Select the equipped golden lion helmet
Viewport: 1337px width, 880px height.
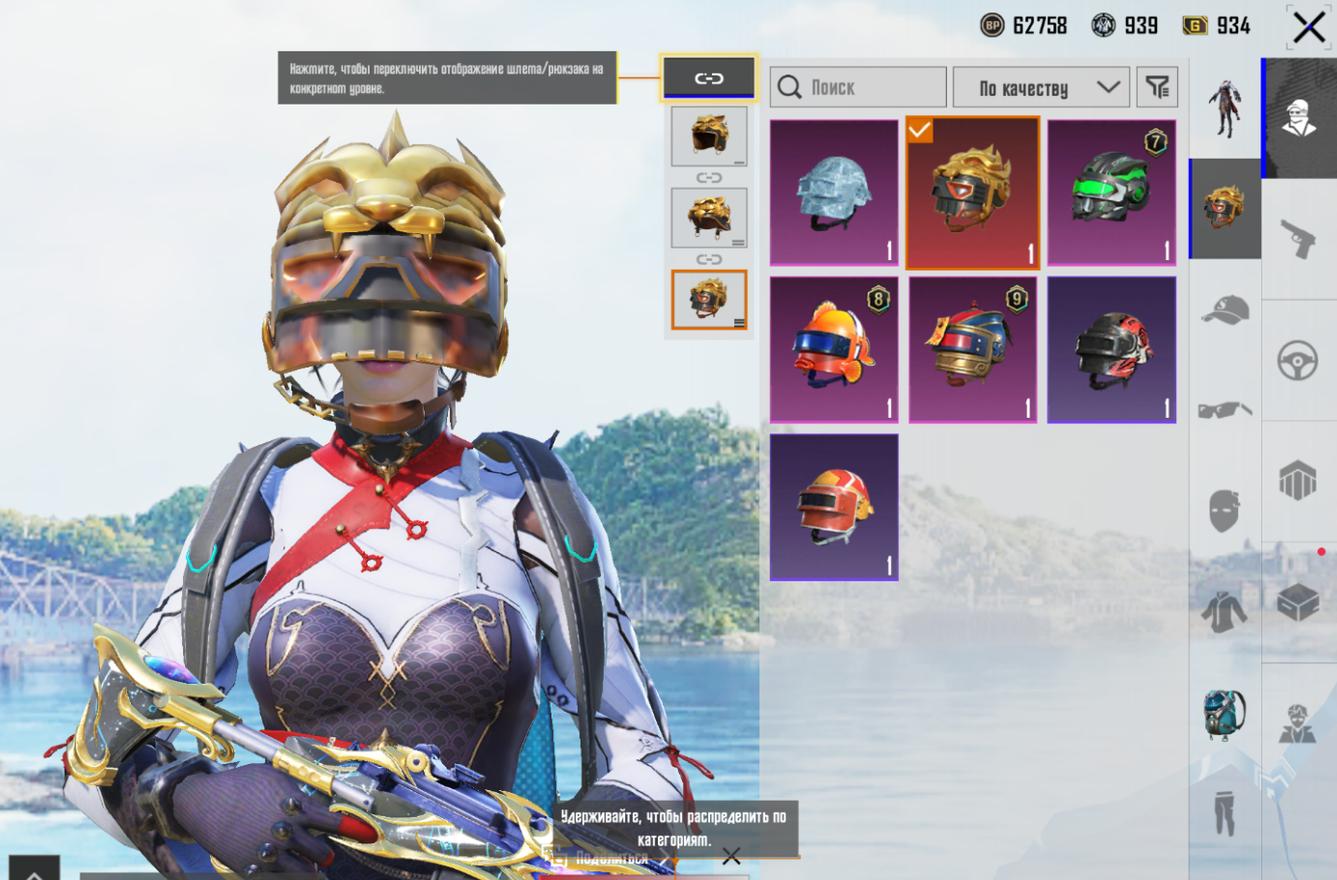pos(972,193)
